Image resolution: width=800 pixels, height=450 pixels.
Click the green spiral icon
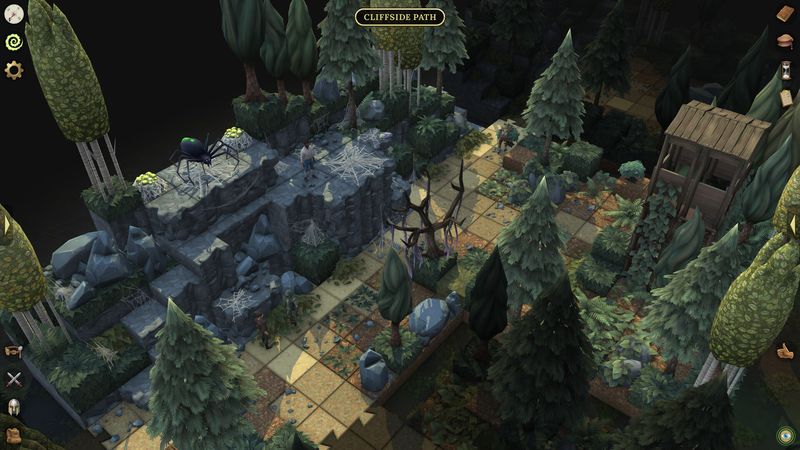click(14, 42)
